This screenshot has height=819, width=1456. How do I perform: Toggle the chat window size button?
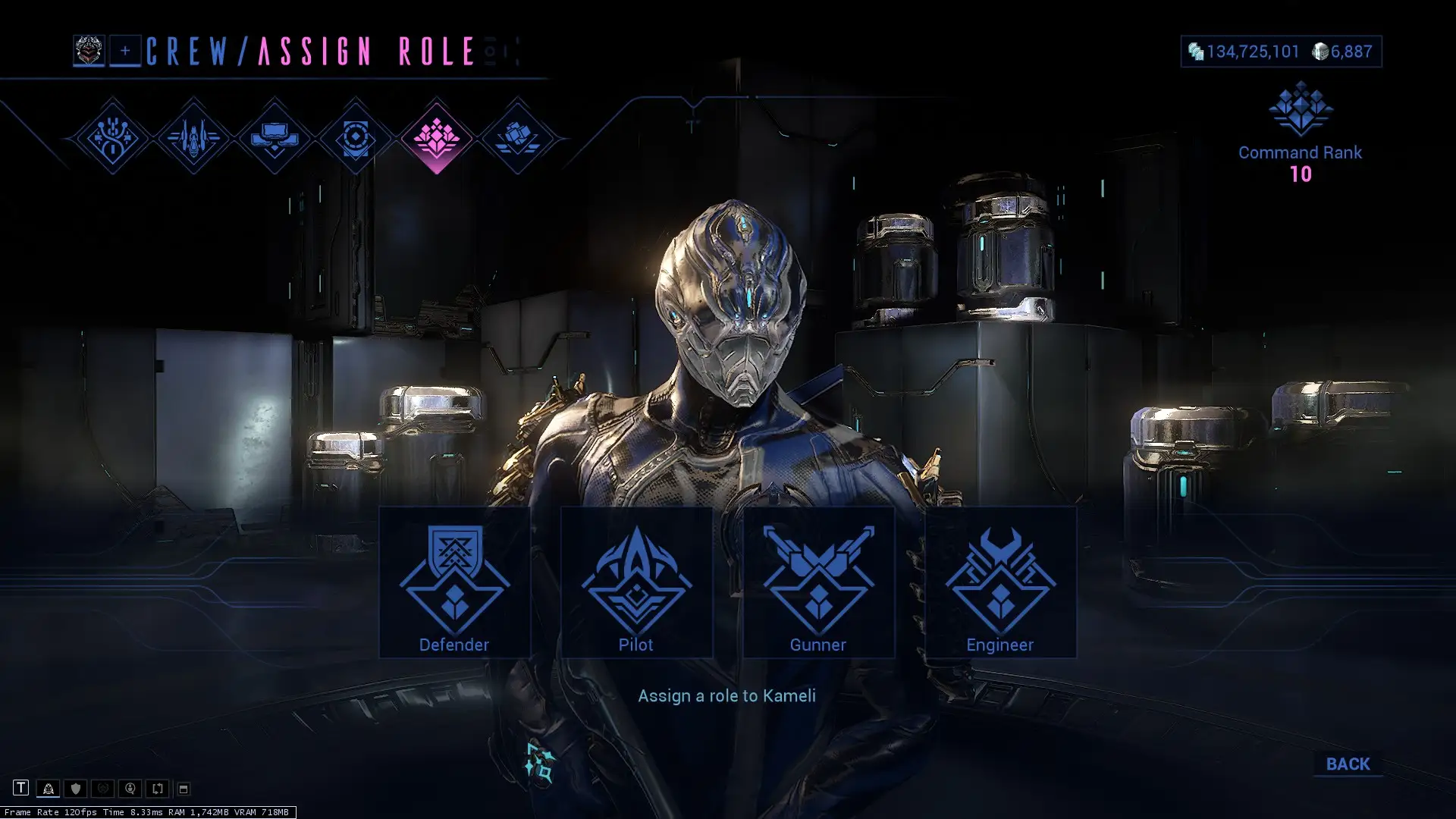pyautogui.click(x=184, y=789)
